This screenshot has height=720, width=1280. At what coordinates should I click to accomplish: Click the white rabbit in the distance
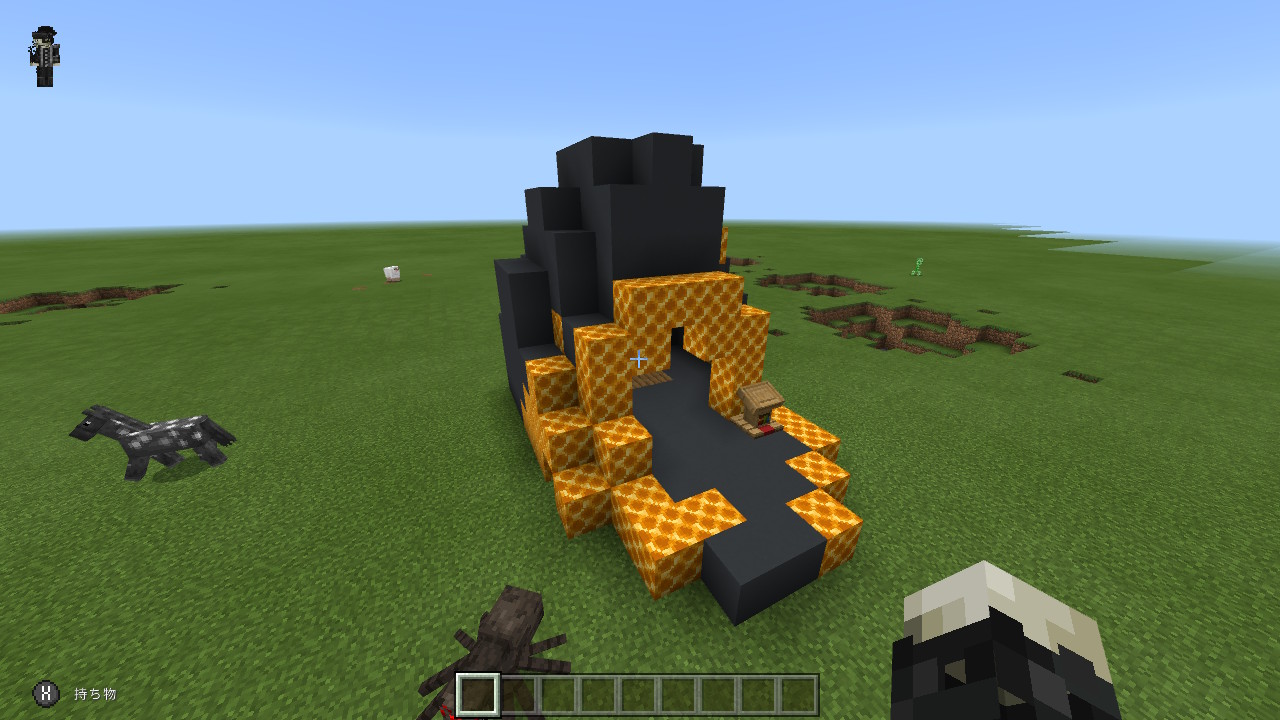click(390, 272)
